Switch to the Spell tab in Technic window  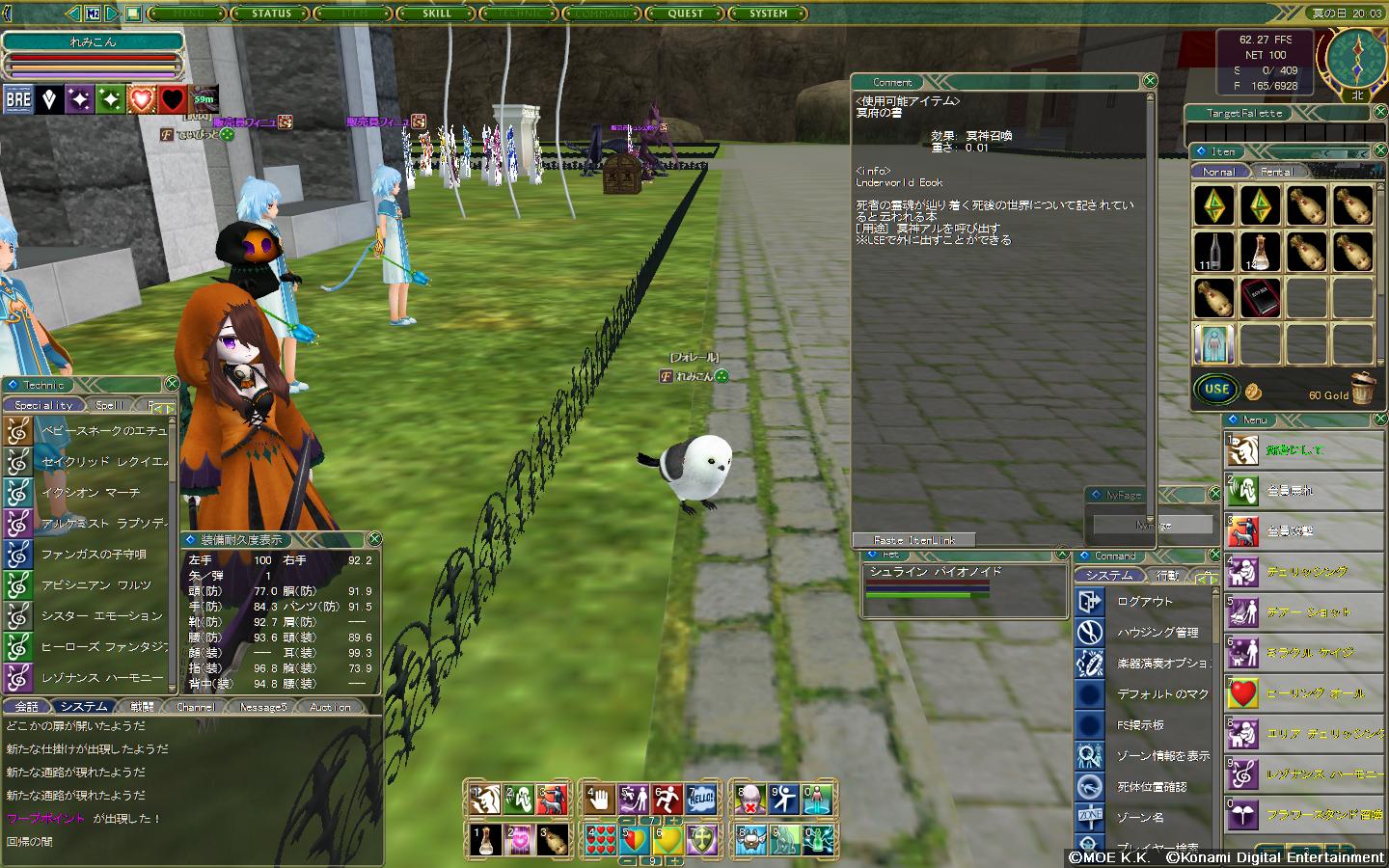[x=110, y=405]
